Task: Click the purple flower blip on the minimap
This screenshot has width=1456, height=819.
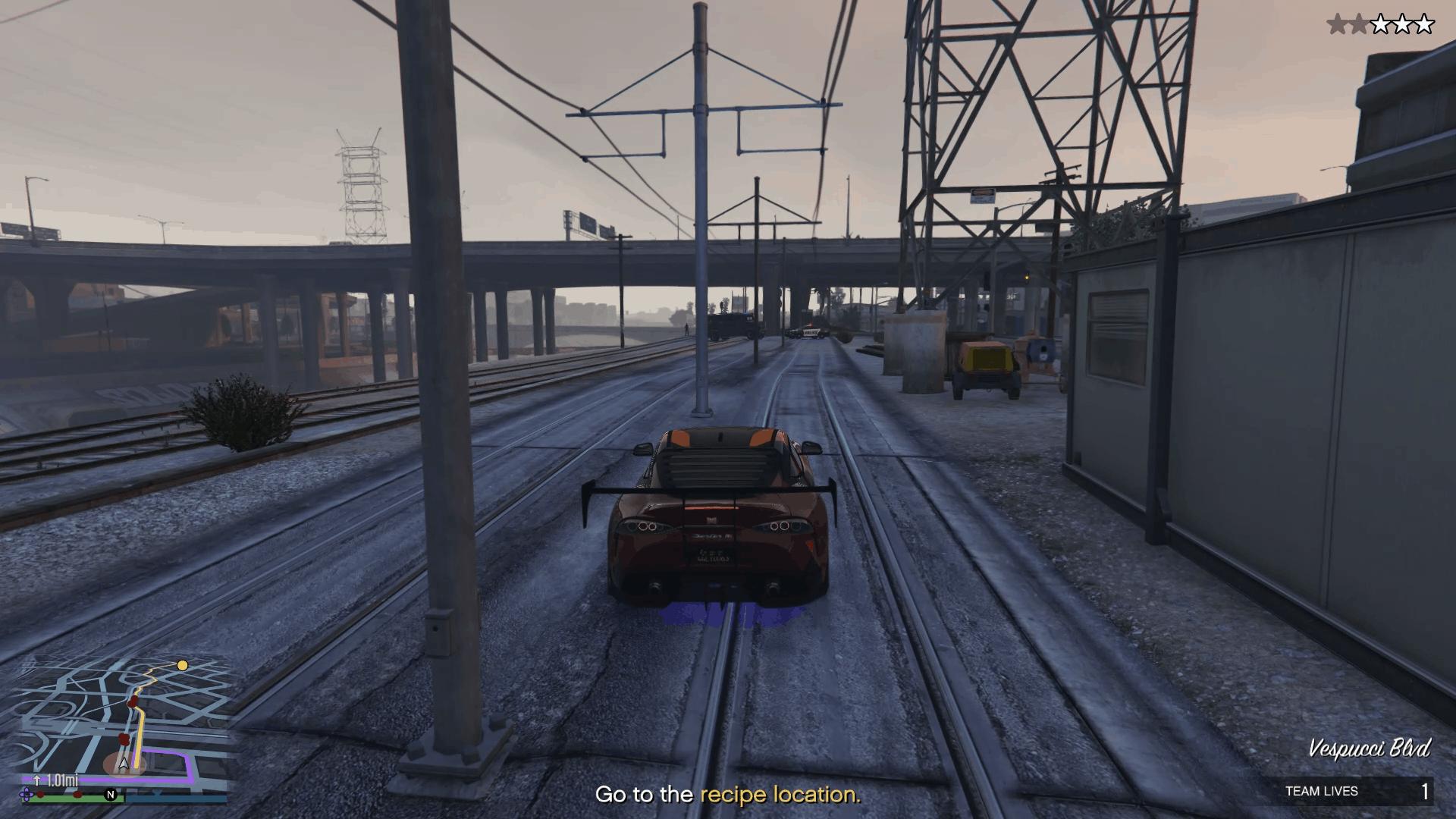Action: pyautogui.click(x=27, y=794)
